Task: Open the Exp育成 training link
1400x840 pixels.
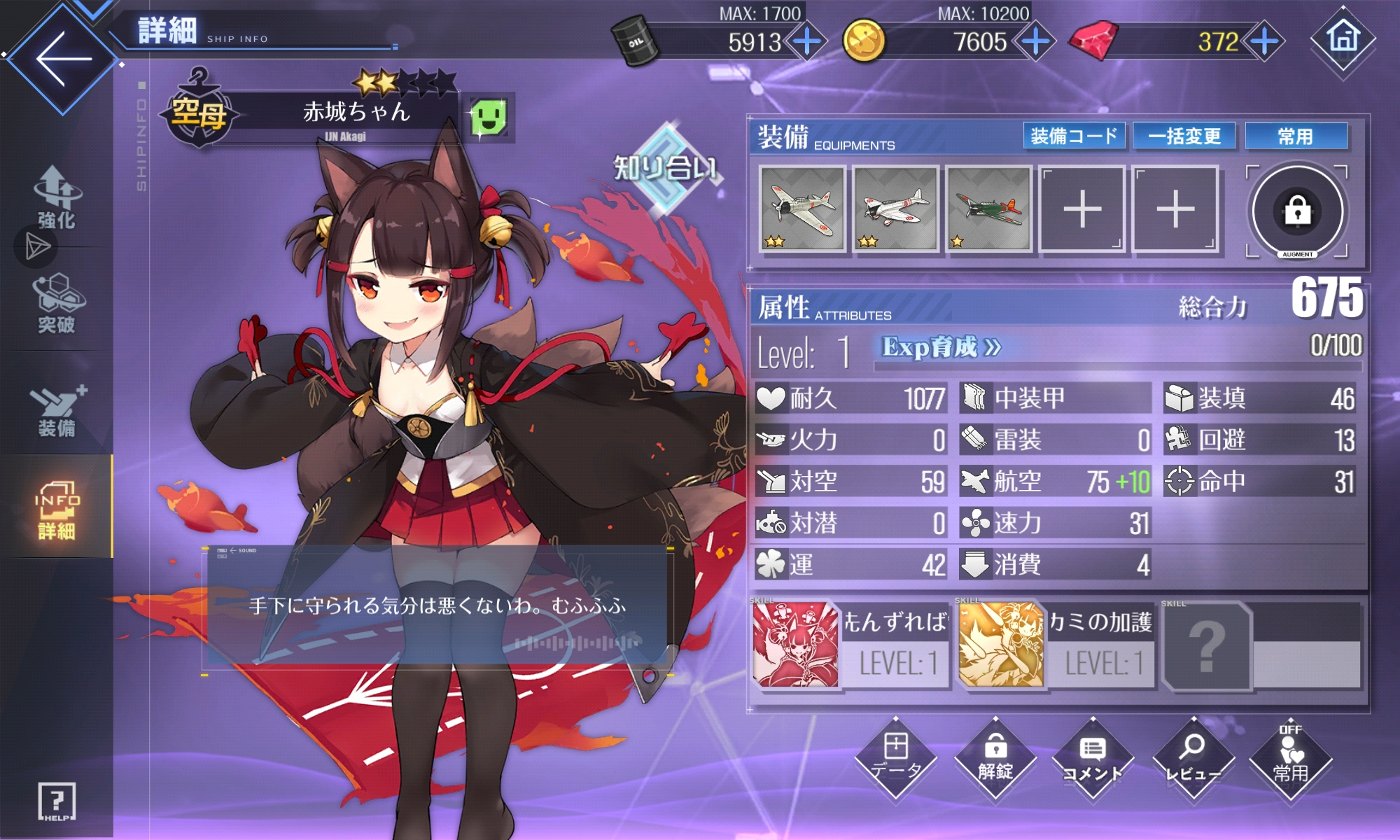Action: (x=941, y=347)
